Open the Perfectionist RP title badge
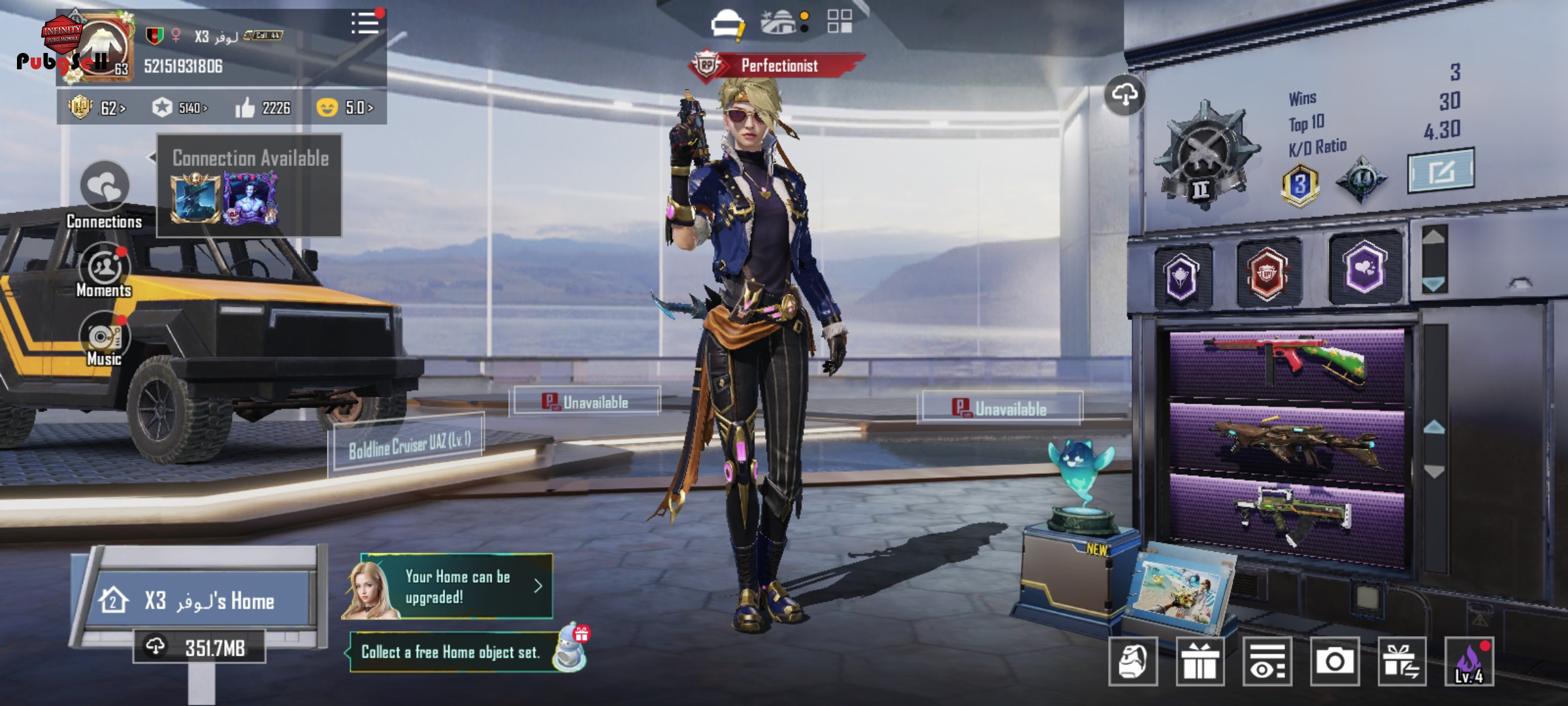This screenshot has width=1568, height=706. 777,66
